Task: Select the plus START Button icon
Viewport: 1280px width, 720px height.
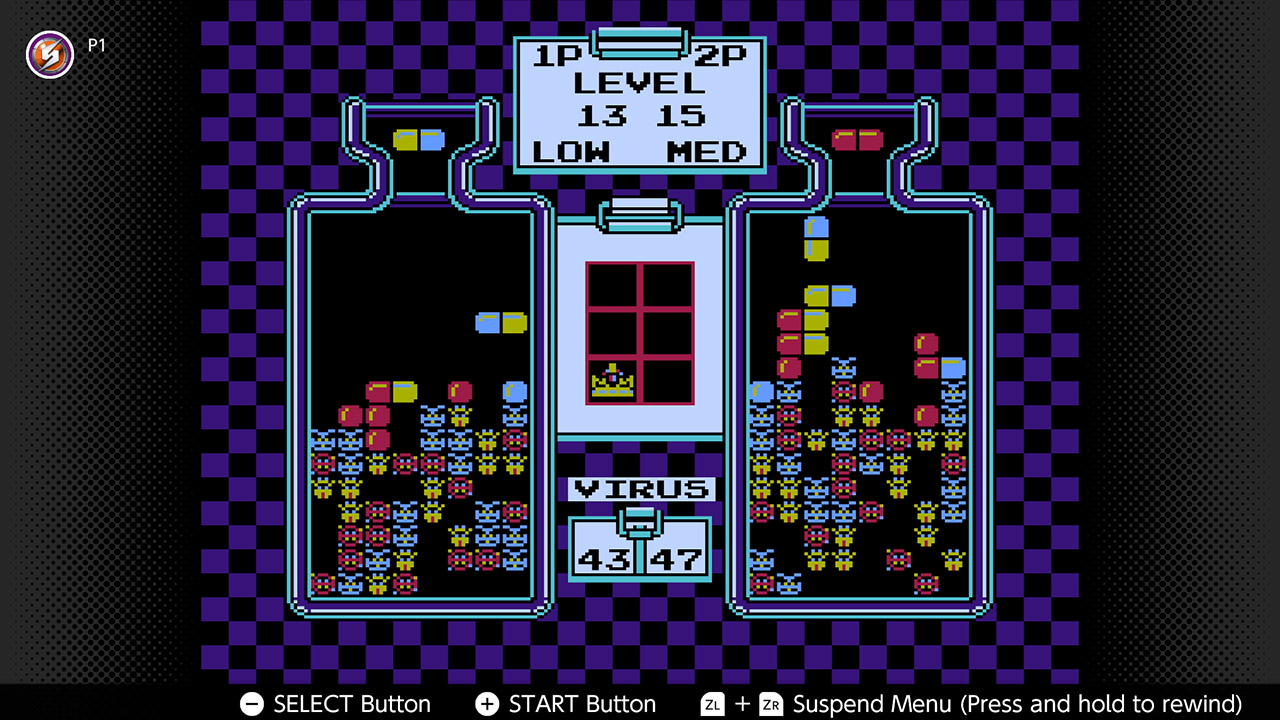Action: (x=487, y=704)
